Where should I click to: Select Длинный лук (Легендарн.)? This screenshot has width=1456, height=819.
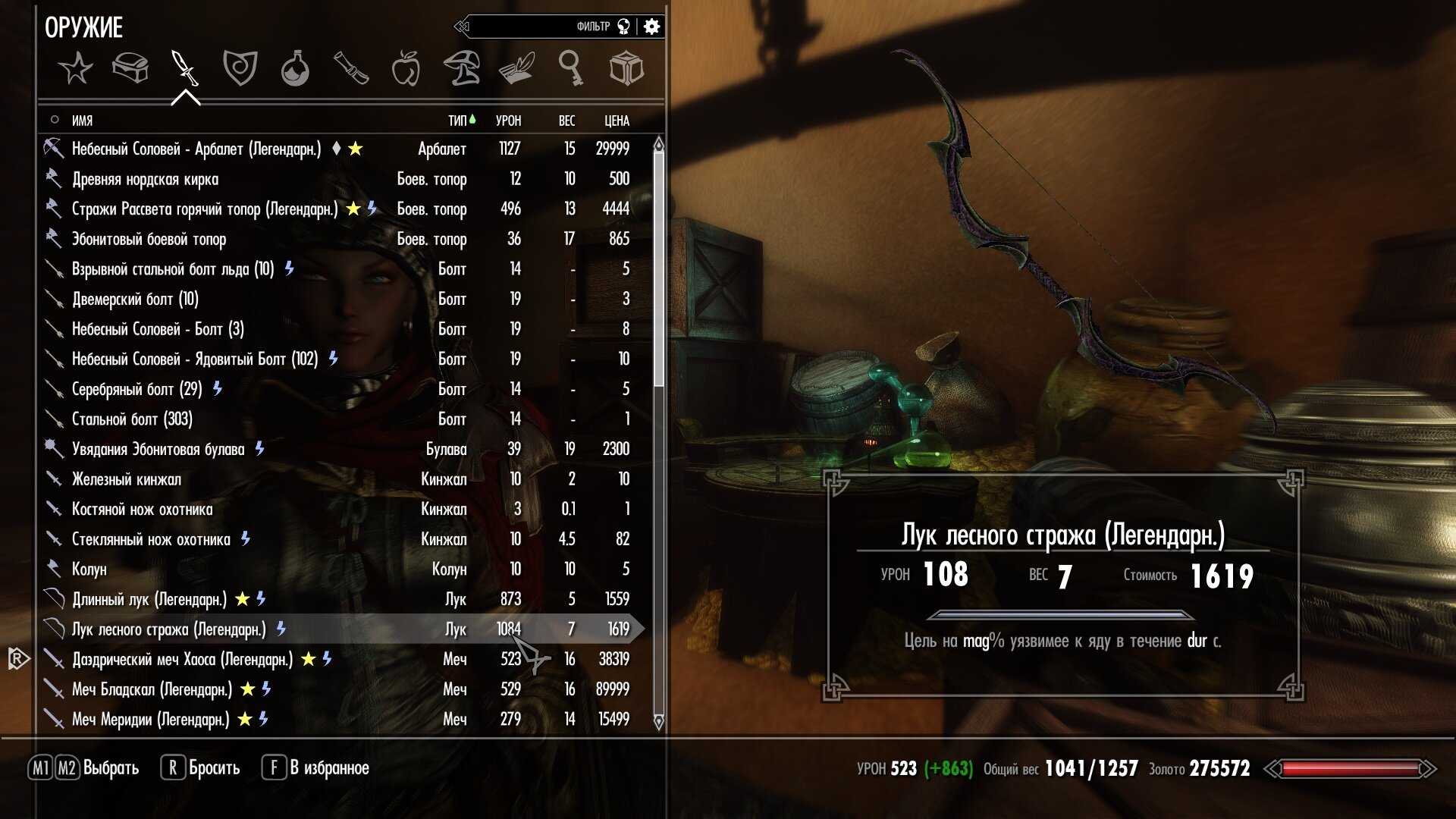click(x=149, y=599)
